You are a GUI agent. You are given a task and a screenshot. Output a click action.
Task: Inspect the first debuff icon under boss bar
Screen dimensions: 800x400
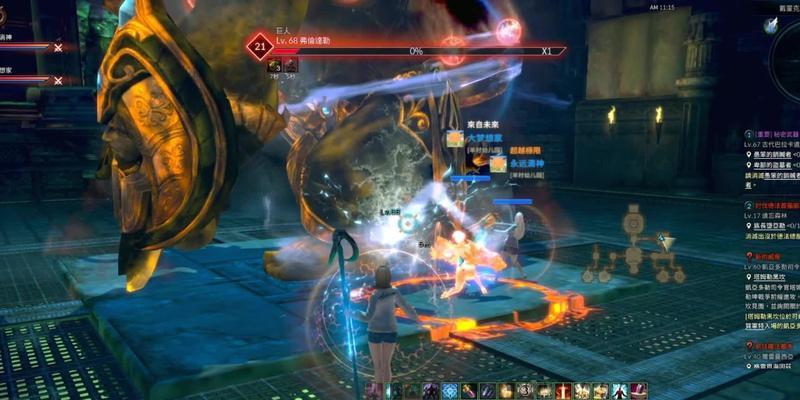pyautogui.click(x=273, y=65)
